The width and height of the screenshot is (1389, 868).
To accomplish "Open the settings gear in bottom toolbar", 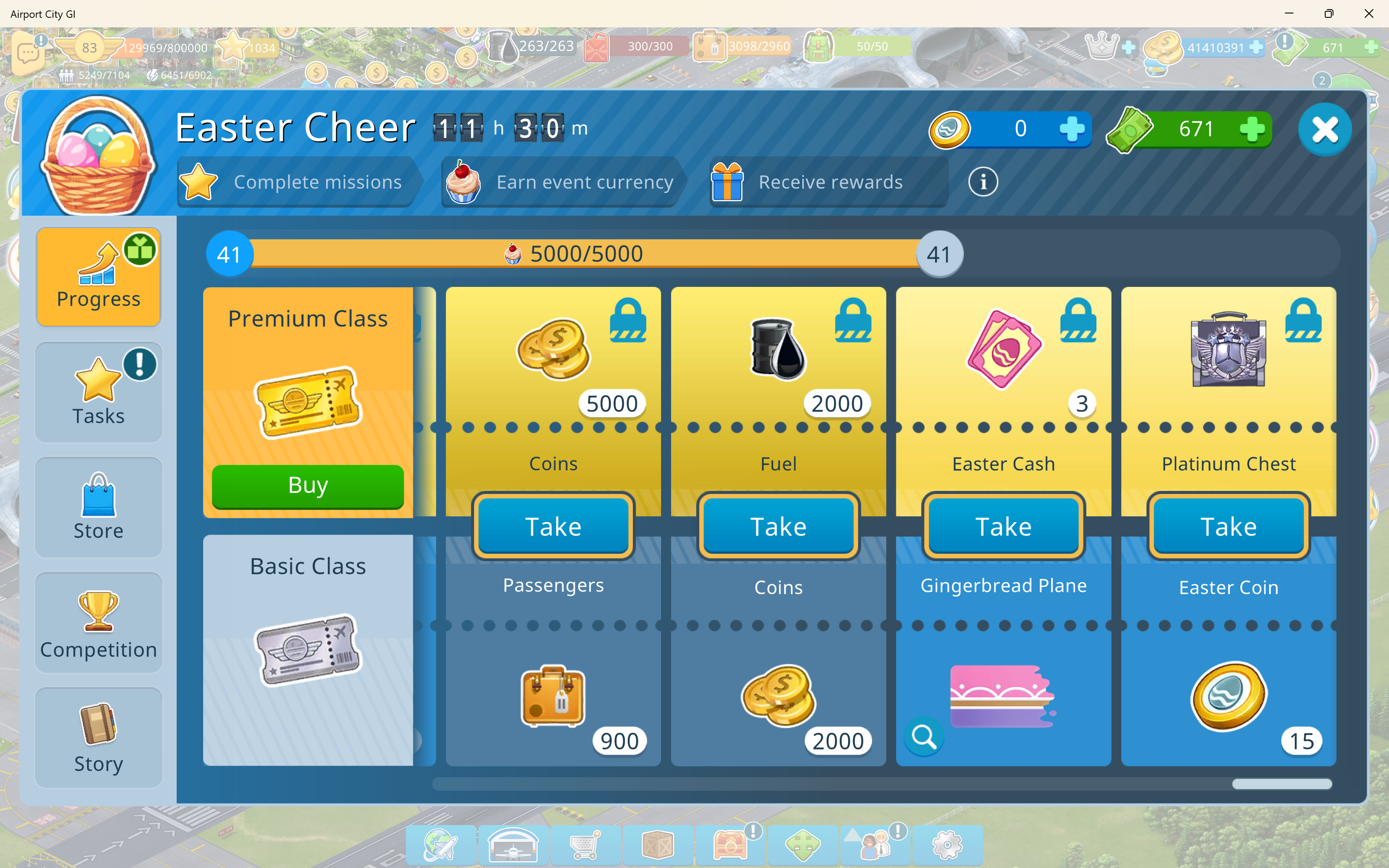I will 947,845.
